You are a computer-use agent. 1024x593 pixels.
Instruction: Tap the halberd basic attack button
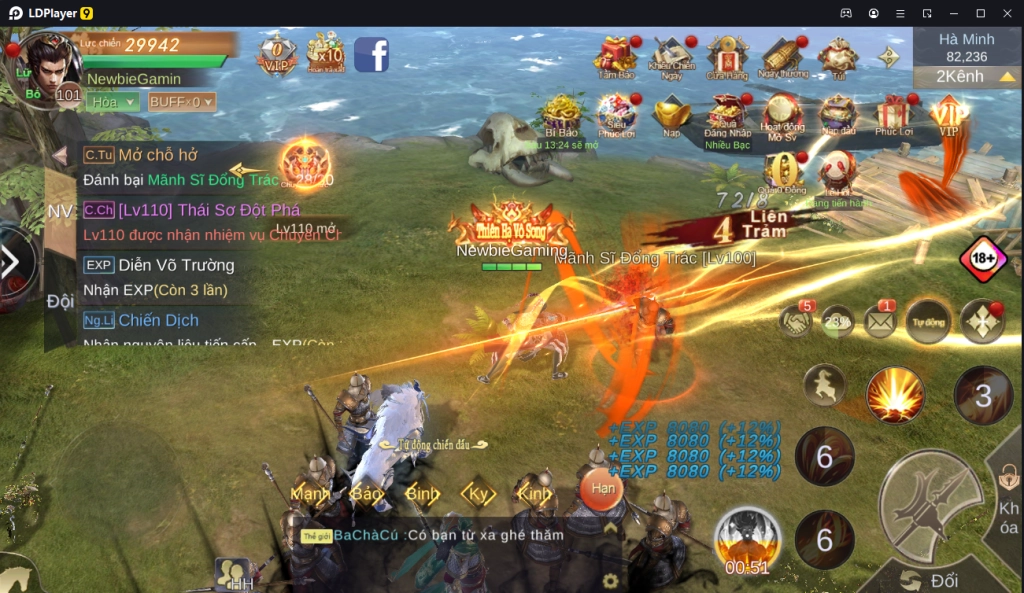(x=929, y=502)
